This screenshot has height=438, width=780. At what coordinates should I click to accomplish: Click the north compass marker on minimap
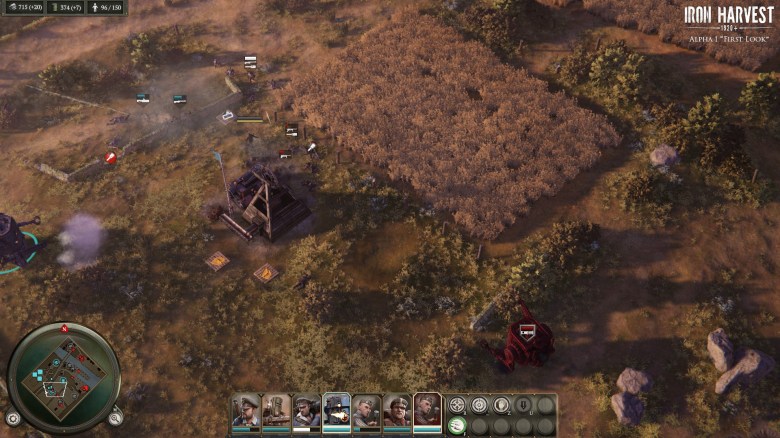click(x=64, y=328)
